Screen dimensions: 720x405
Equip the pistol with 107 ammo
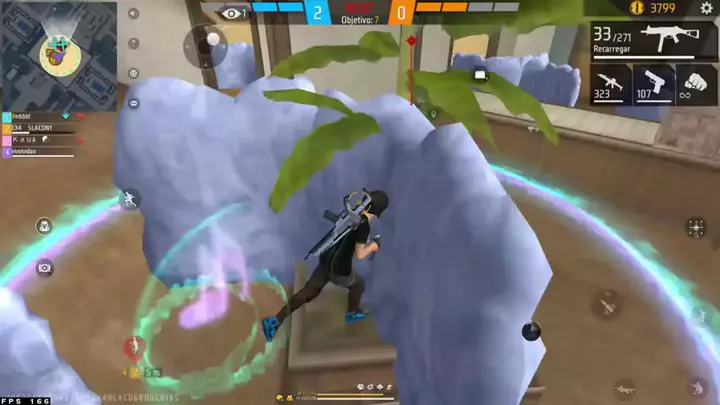pos(654,84)
